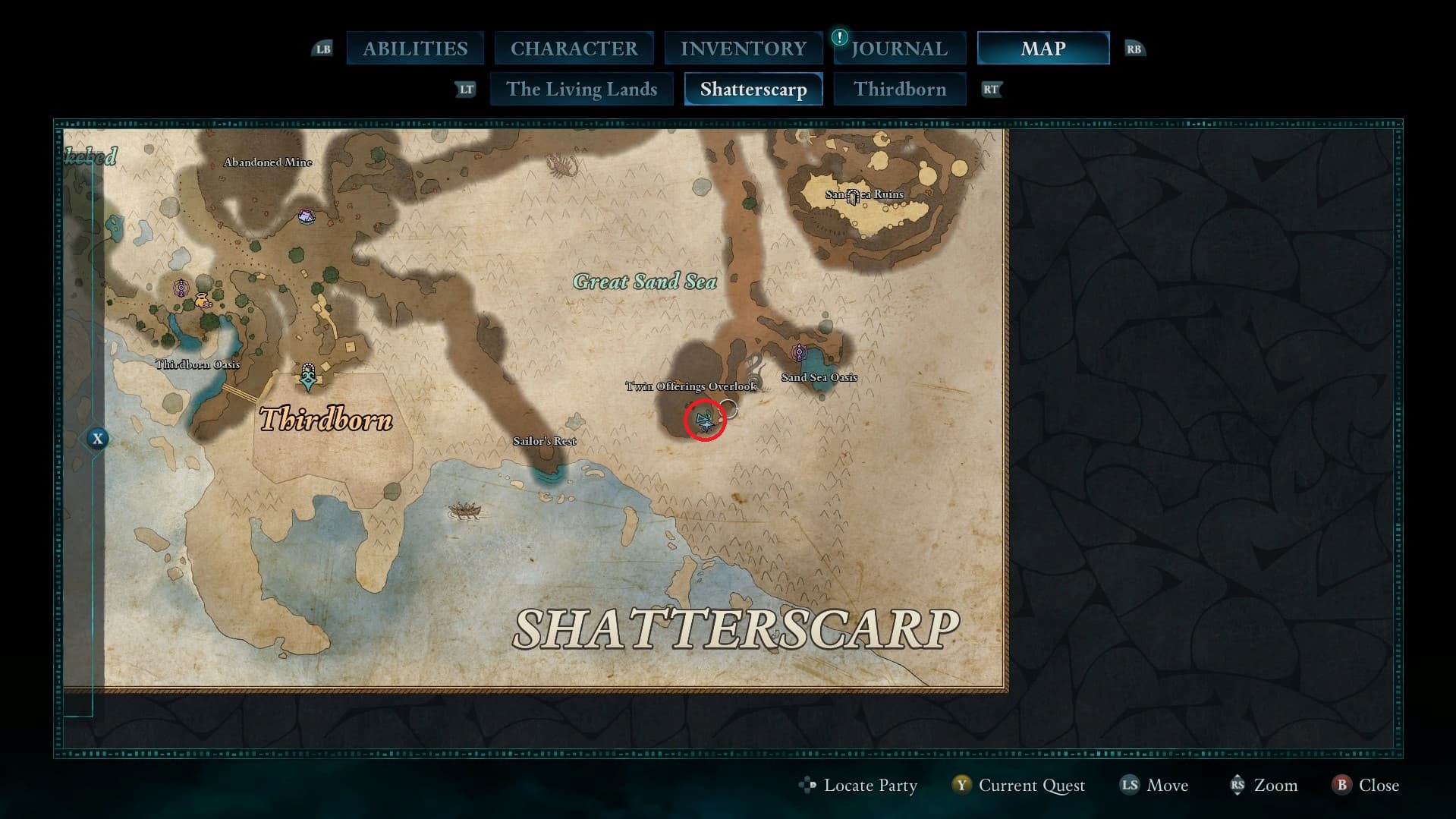
Task: Select Current Quest in the bottom bar
Action: coord(1032,786)
